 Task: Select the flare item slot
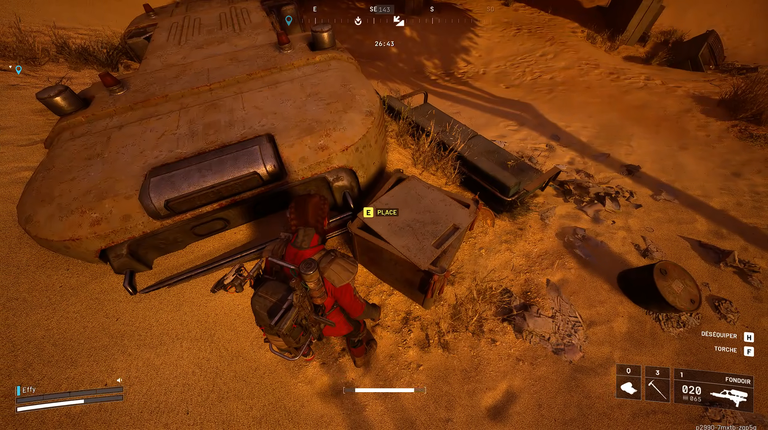click(x=628, y=386)
